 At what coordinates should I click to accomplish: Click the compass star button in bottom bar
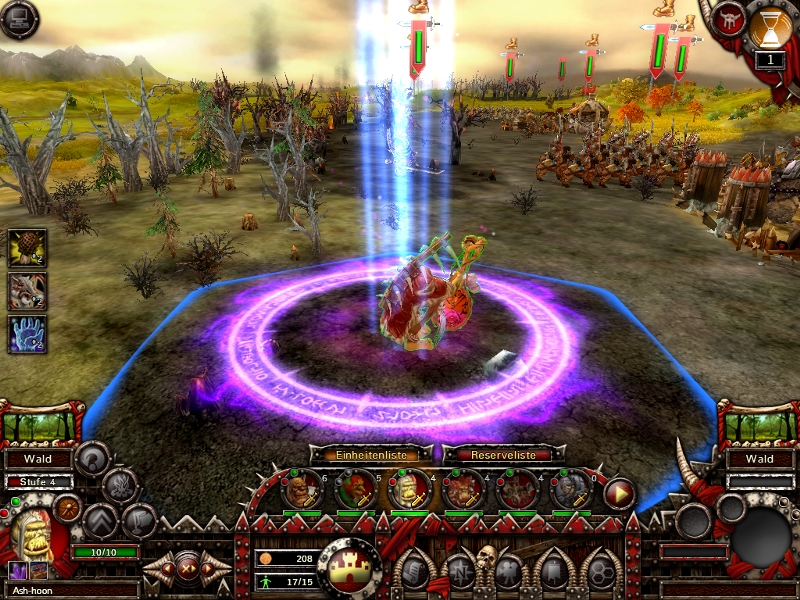tap(459, 572)
